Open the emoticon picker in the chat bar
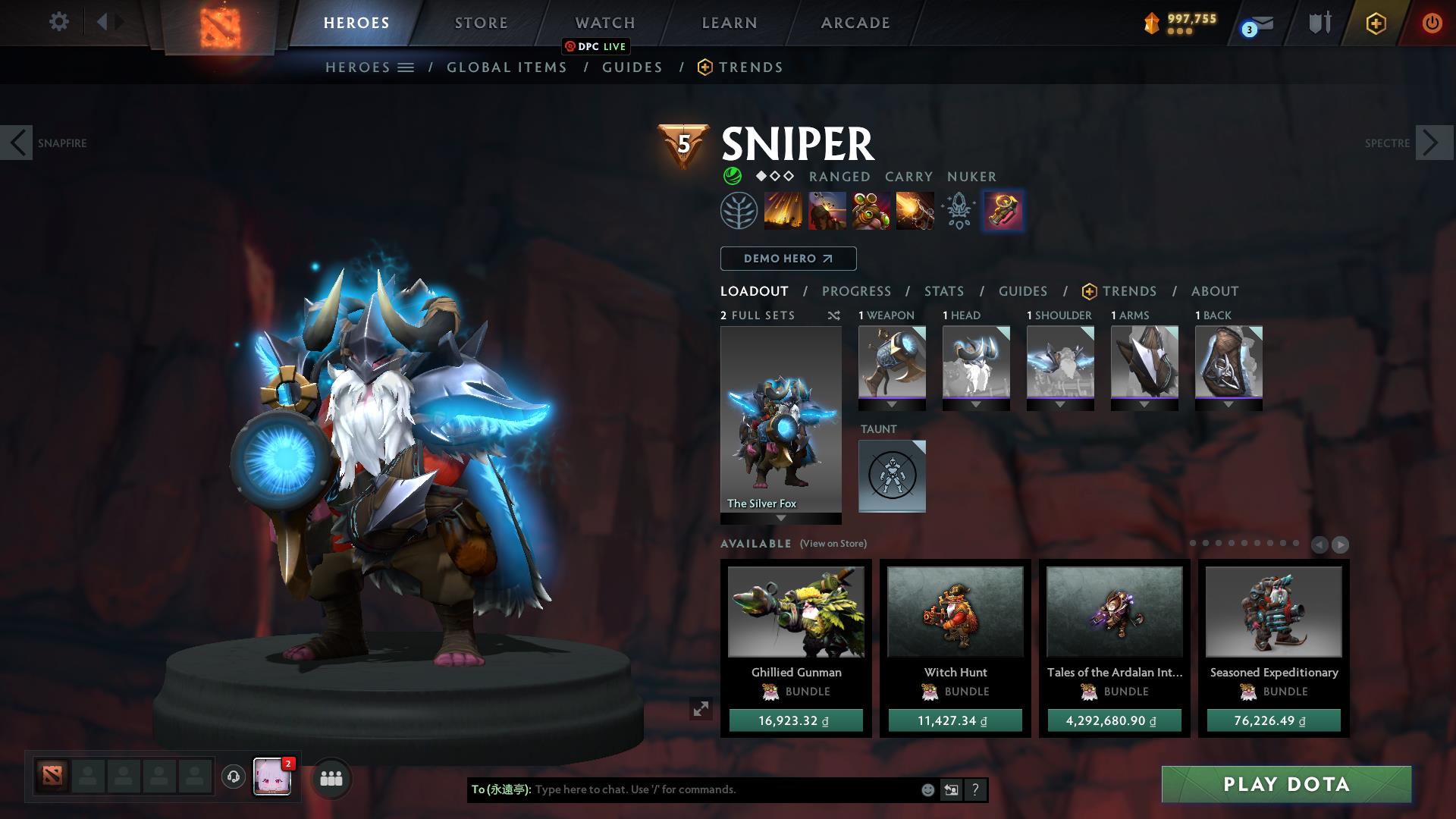The width and height of the screenshot is (1456, 819). (x=927, y=789)
